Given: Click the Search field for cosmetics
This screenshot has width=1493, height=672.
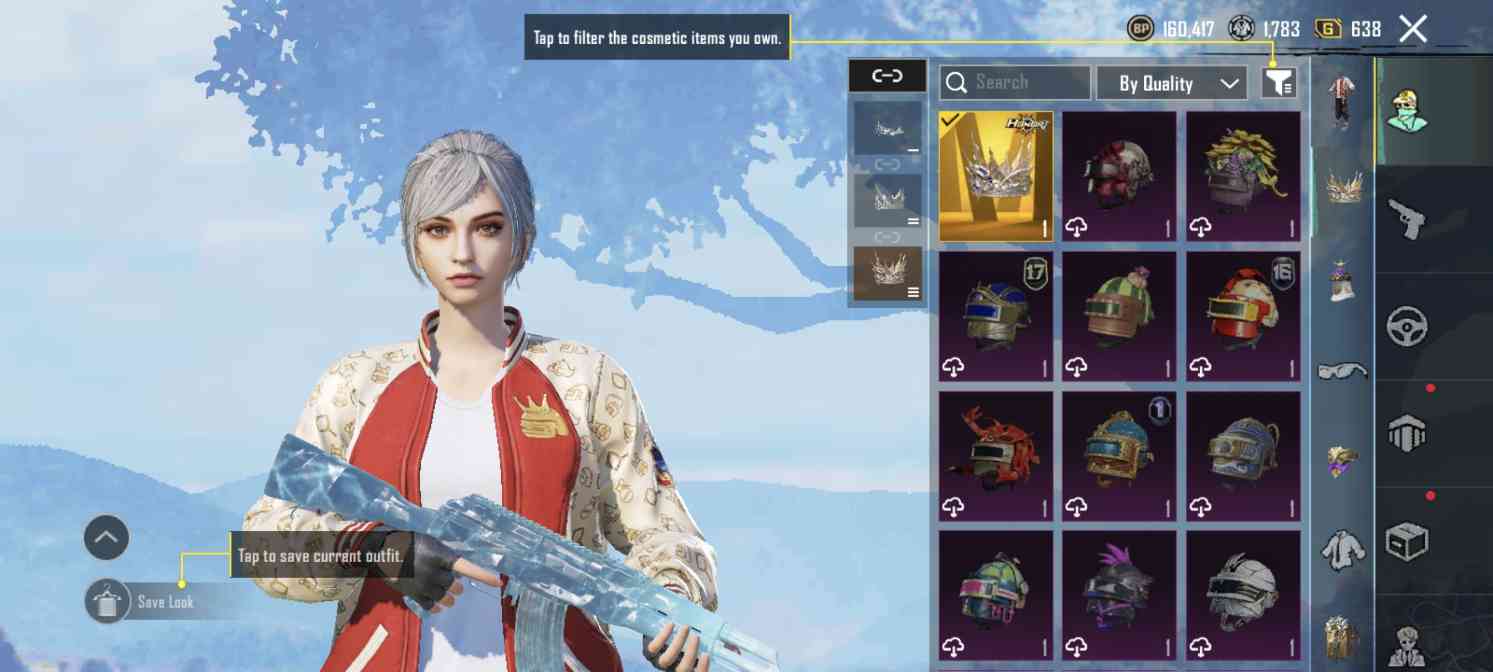Looking at the screenshot, I should tap(1014, 82).
